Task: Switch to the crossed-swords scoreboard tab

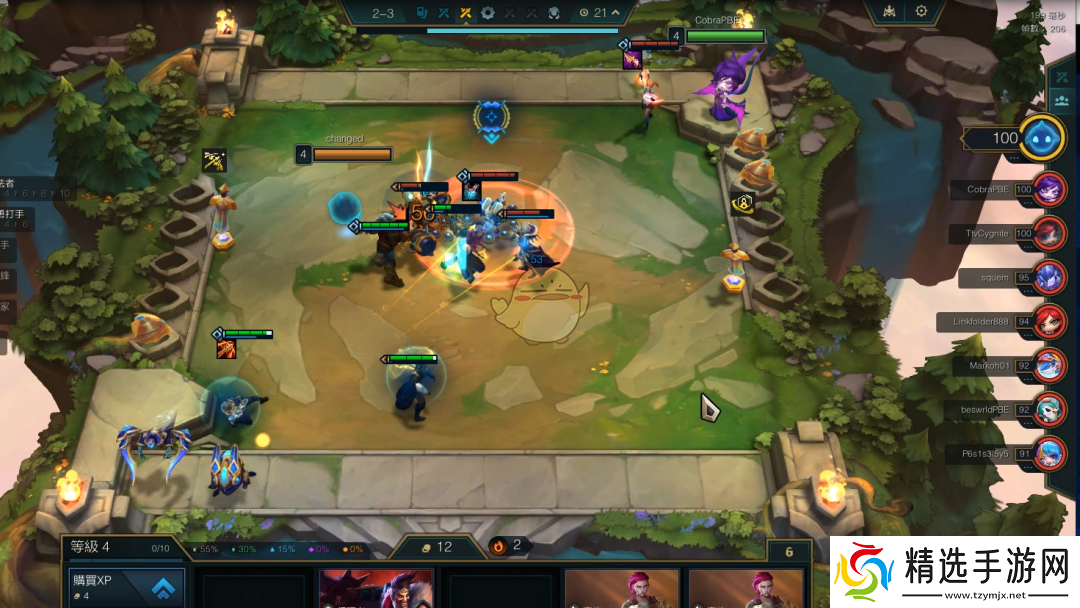Action: [1060, 77]
